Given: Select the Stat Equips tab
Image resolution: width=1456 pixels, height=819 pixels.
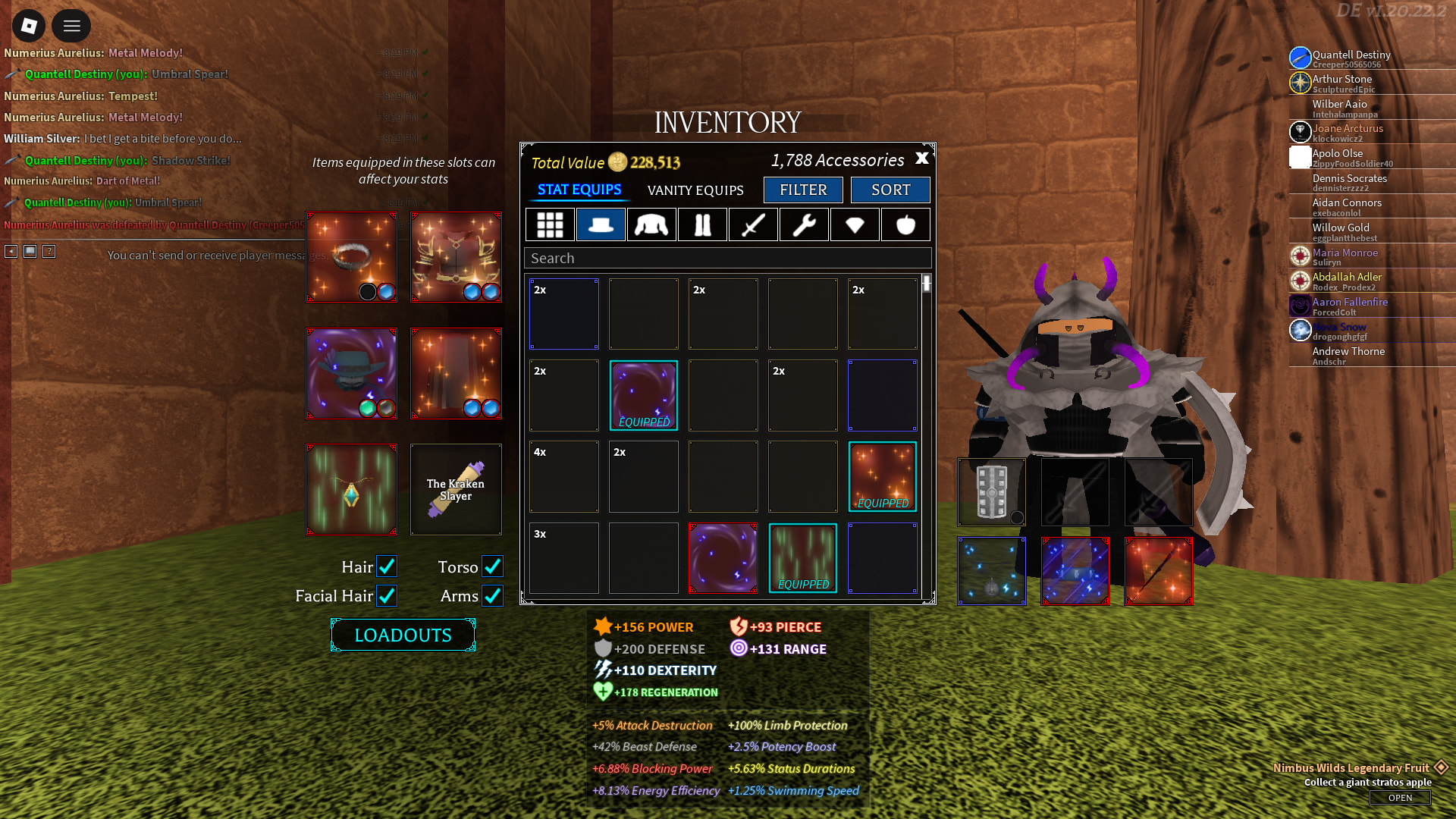Looking at the screenshot, I should tap(579, 190).
